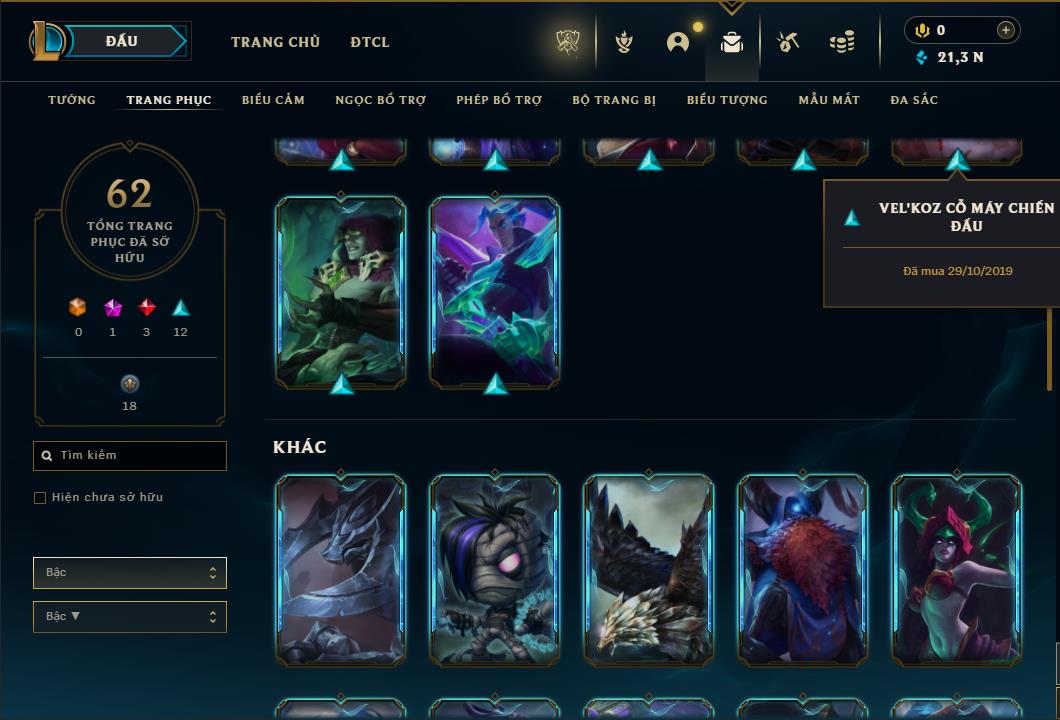Click the plus button to buy RP
The height and width of the screenshot is (720, 1060).
tap(1006, 30)
